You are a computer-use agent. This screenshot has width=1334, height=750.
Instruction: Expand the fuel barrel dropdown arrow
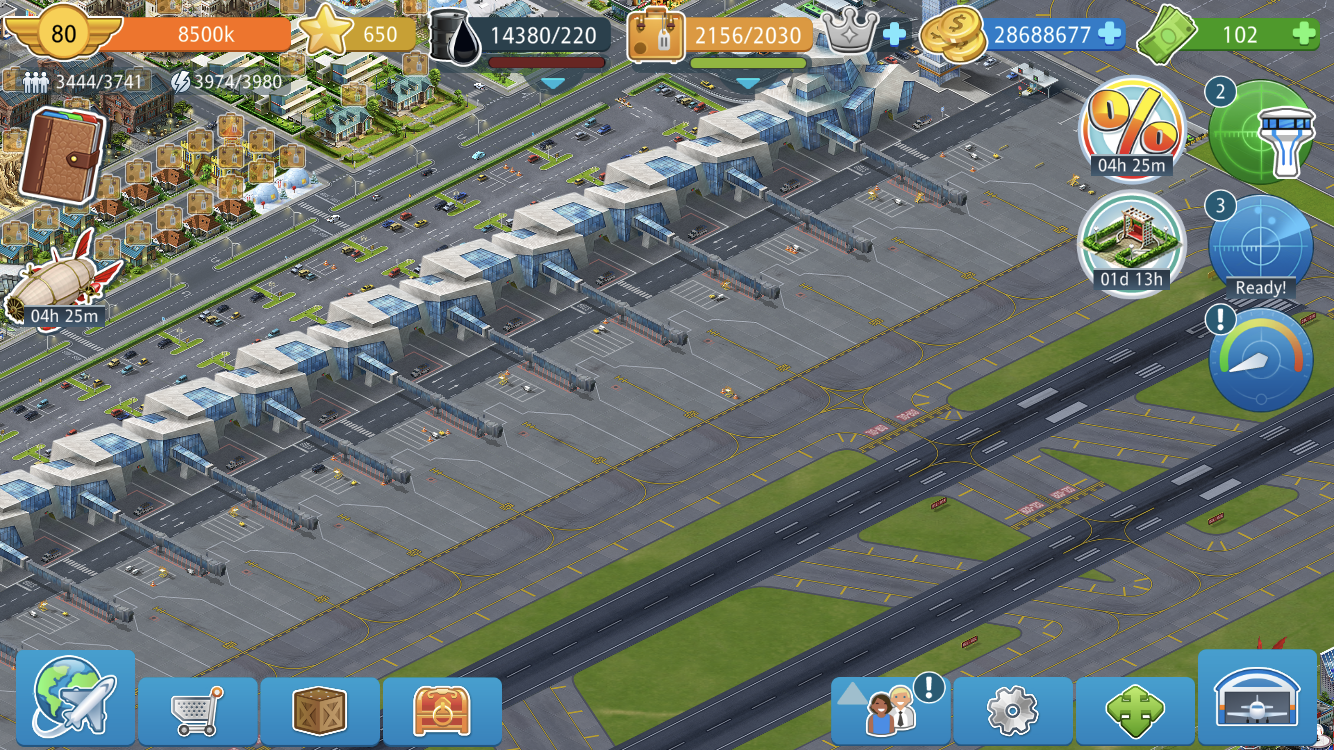[552, 83]
